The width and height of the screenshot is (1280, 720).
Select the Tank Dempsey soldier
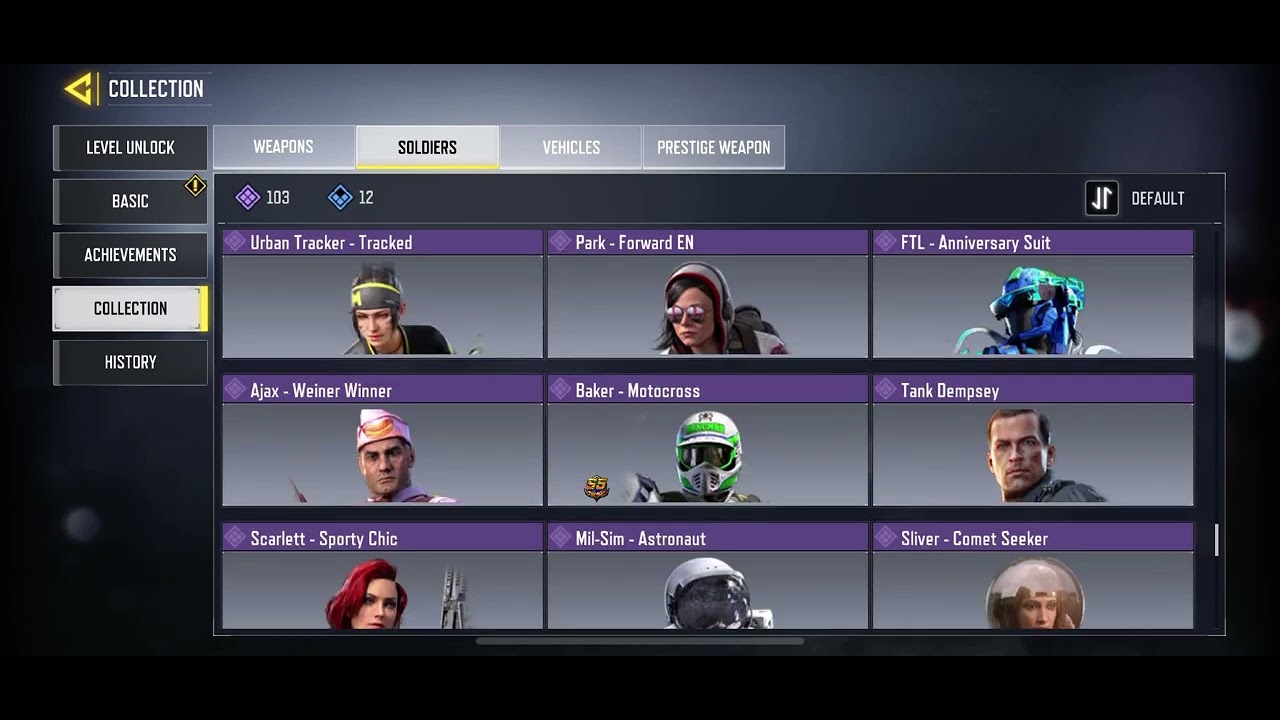point(1033,442)
